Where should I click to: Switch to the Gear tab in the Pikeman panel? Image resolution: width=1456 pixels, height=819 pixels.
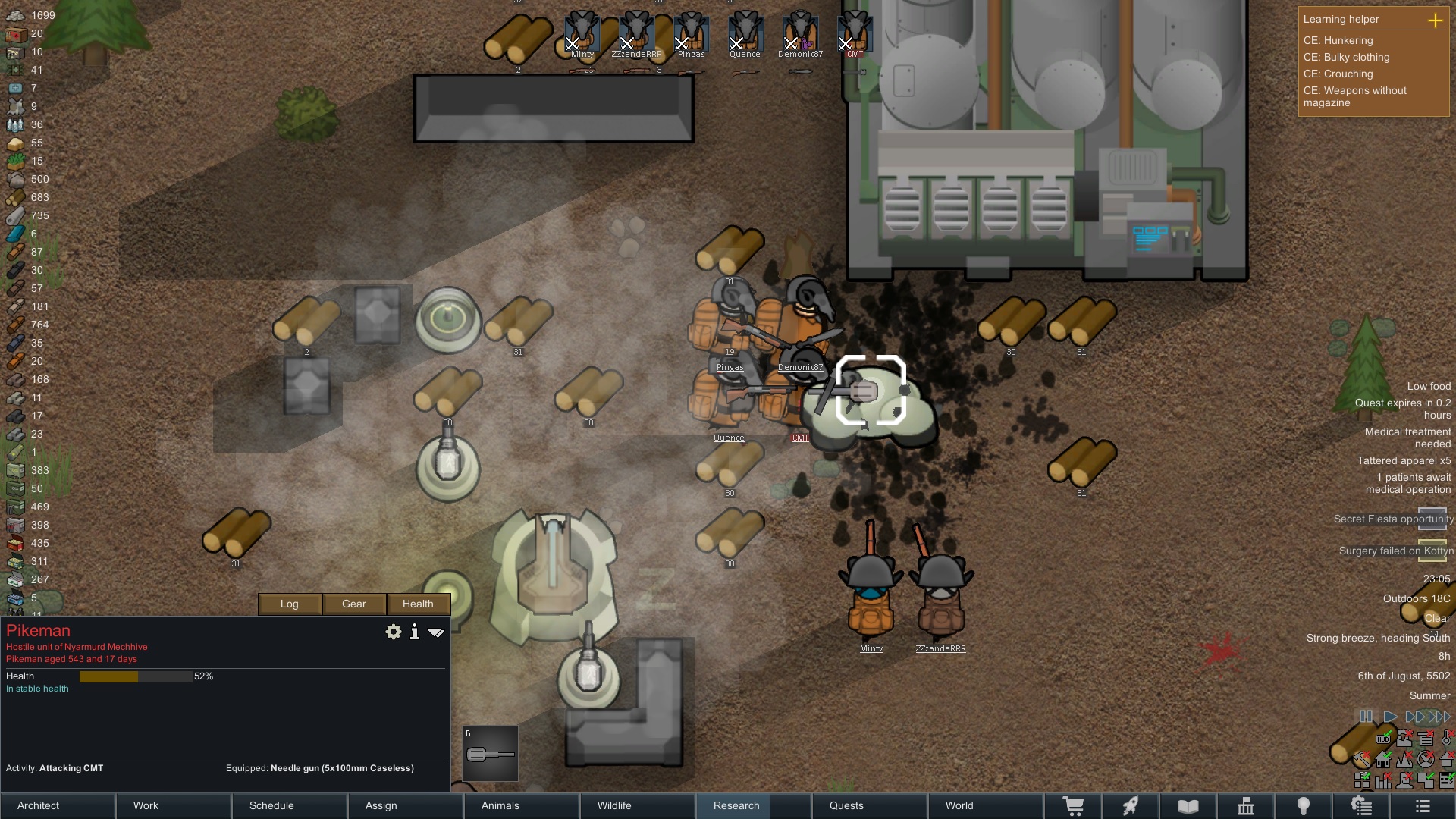click(353, 604)
